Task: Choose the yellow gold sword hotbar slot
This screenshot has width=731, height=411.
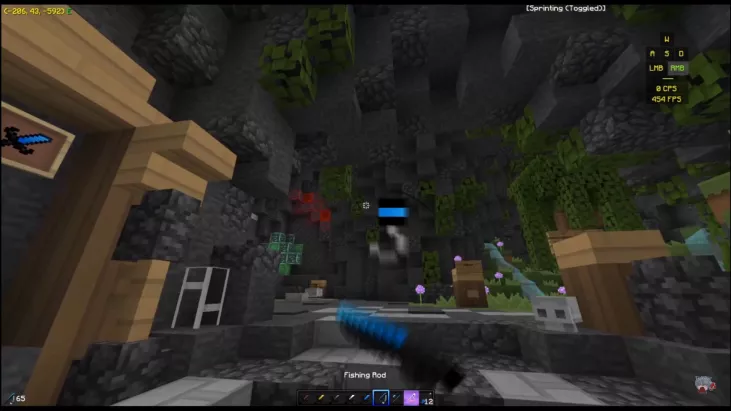Action: click(321, 397)
